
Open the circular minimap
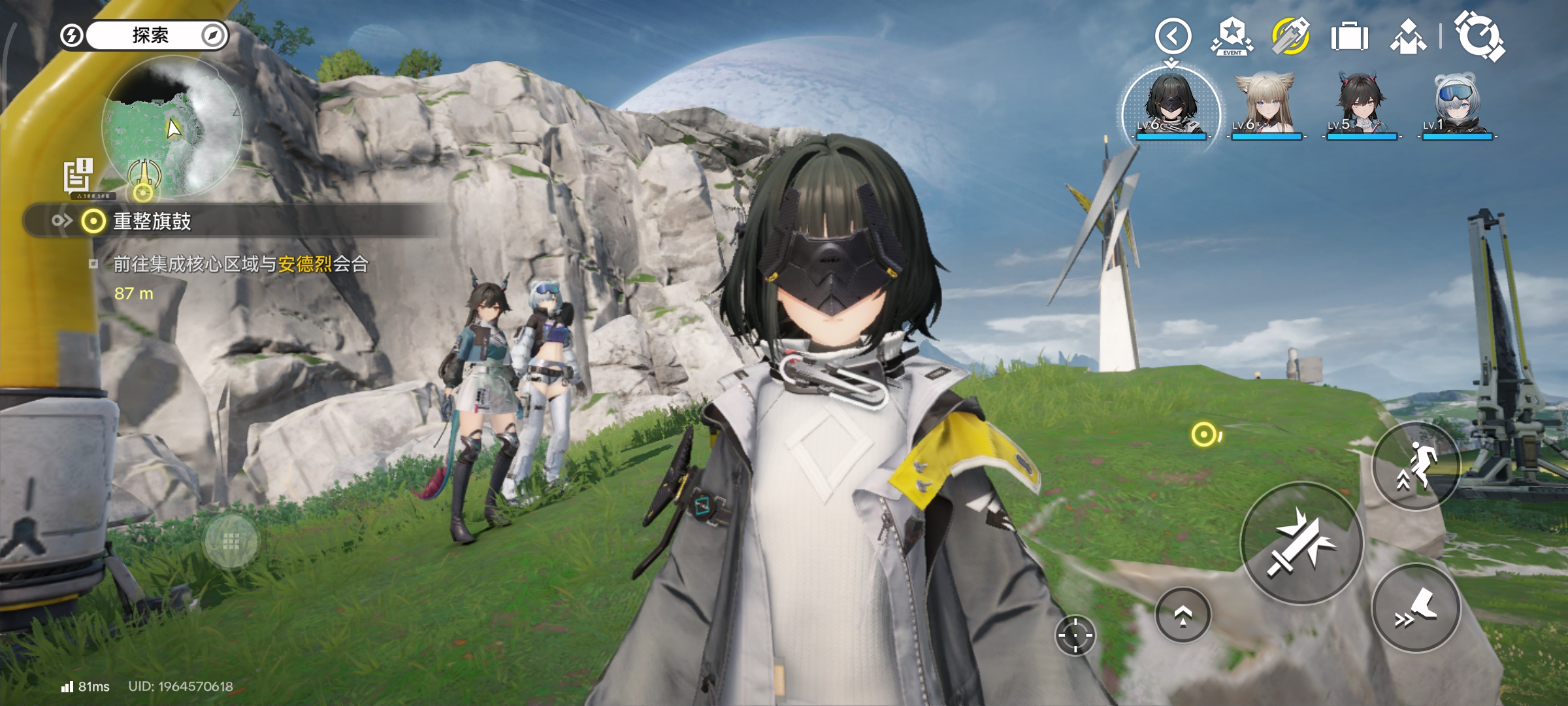coord(172,127)
